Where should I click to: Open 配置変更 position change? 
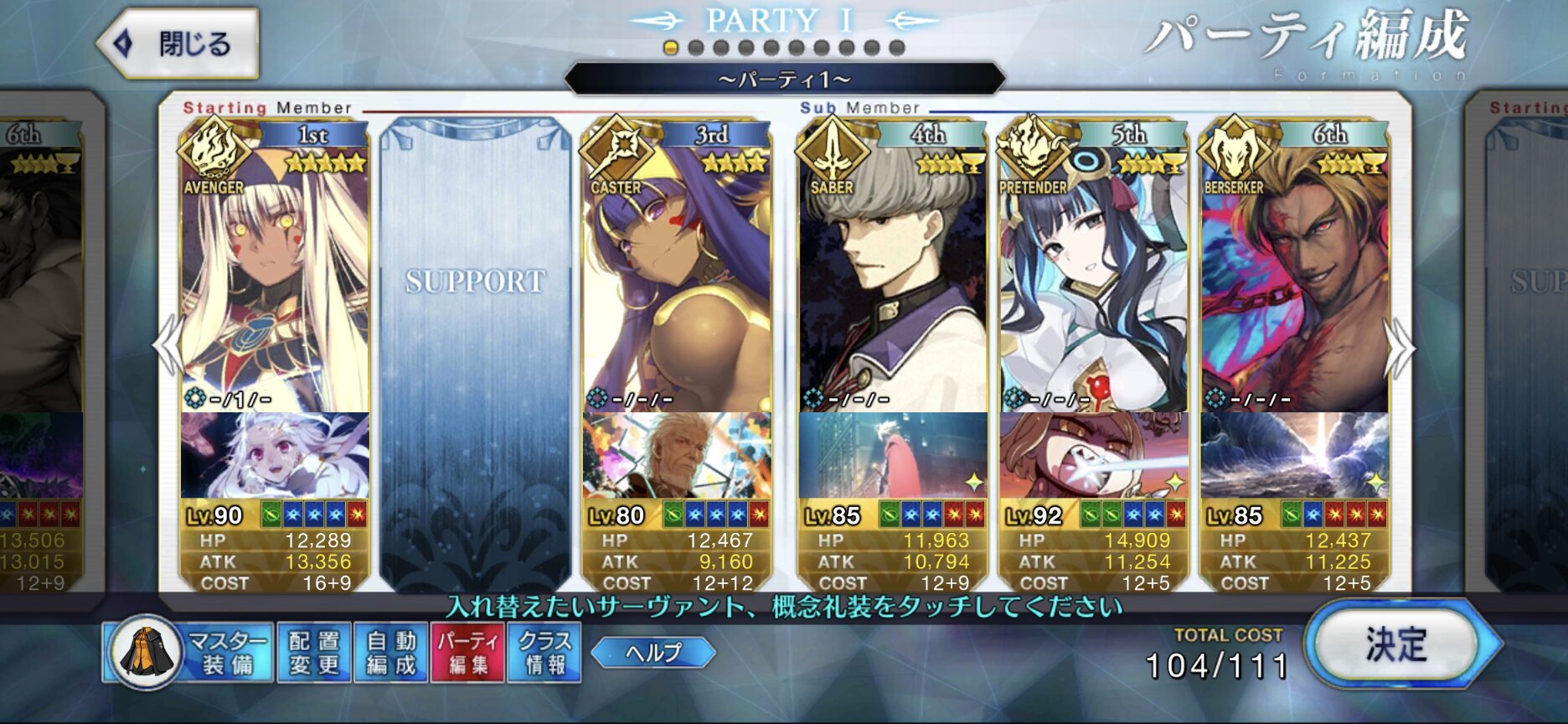coord(314,653)
